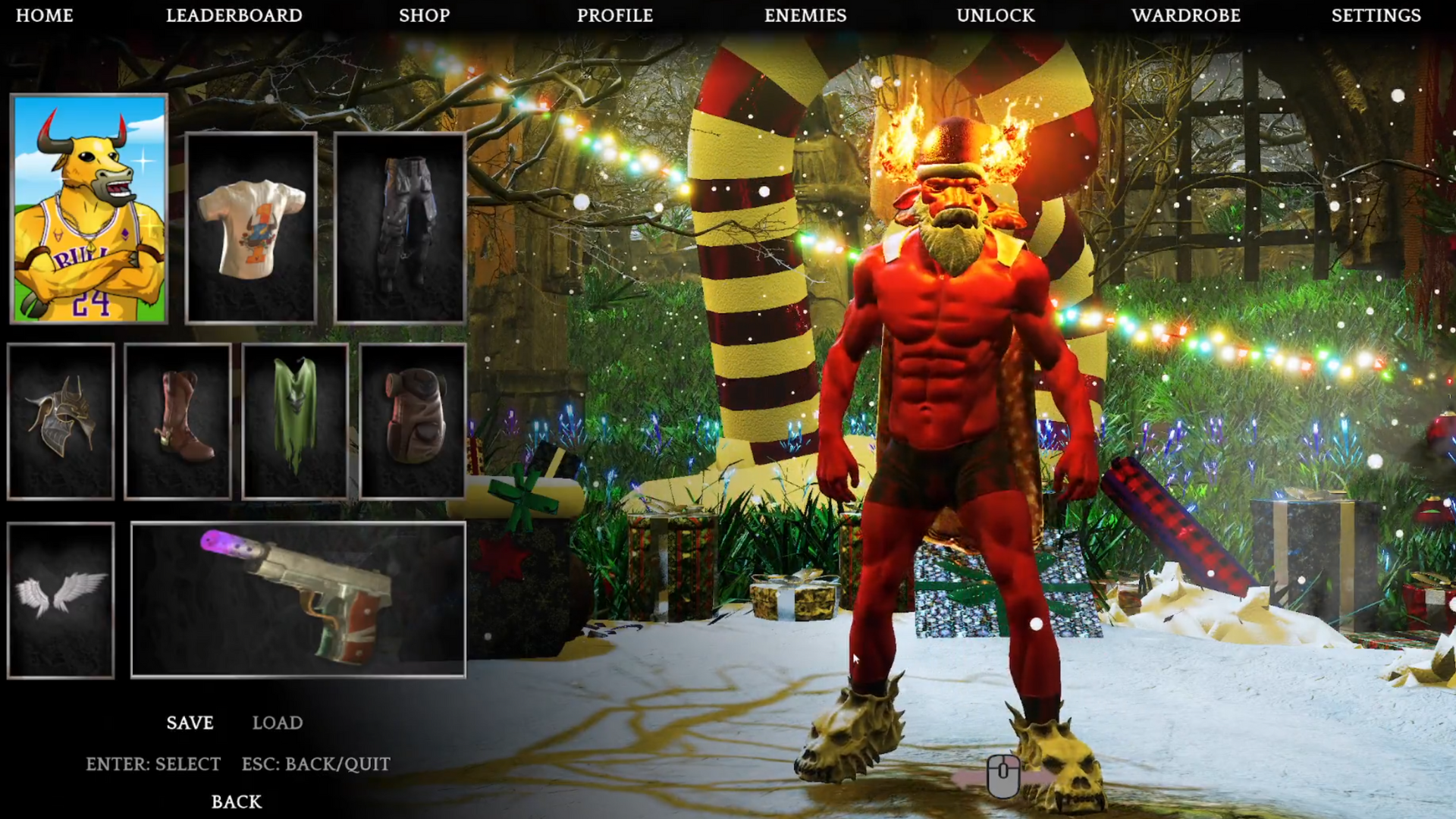Click the Back button
The image size is (1456, 819).
coord(237,802)
